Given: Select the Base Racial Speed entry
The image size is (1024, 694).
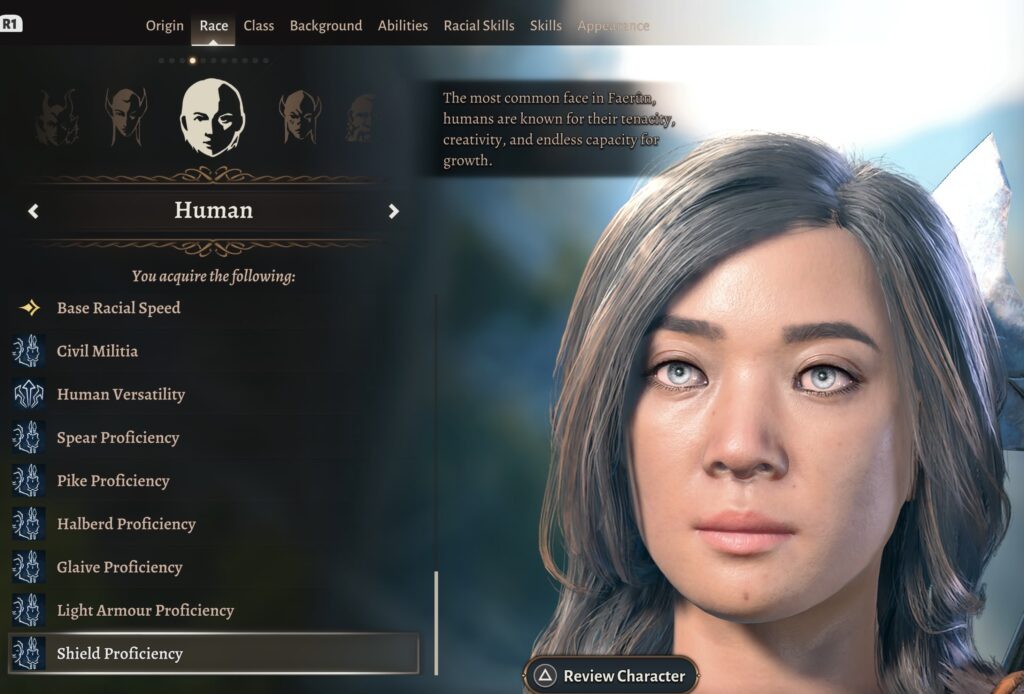Looking at the screenshot, I should tap(118, 308).
